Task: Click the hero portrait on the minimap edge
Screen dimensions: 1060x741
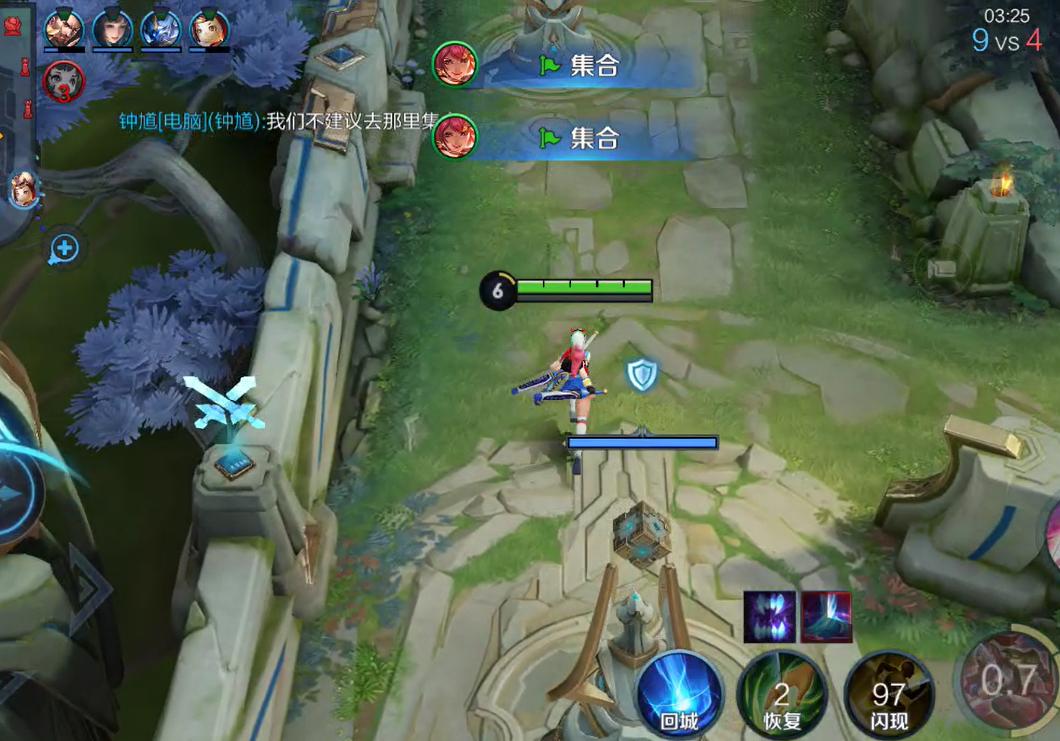Action: point(22,189)
